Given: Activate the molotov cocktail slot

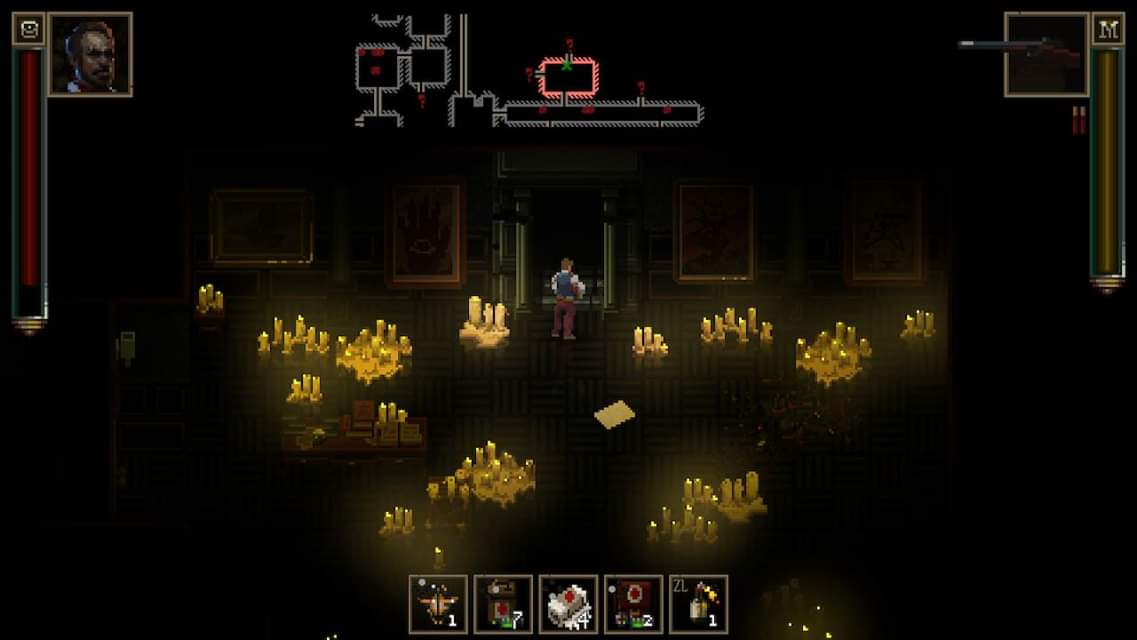Looking at the screenshot, I should click(698, 604).
